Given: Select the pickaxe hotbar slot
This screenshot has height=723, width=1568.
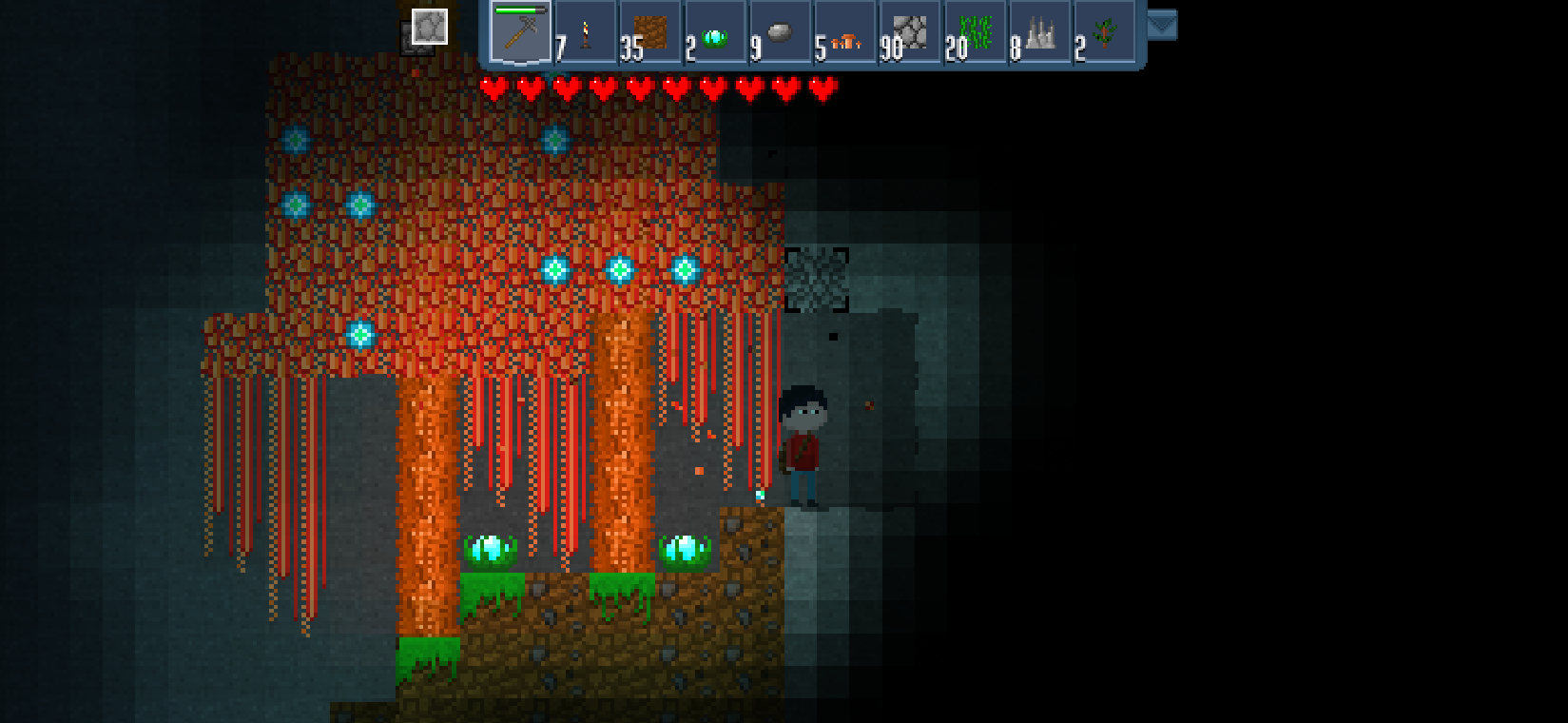Looking at the screenshot, I should click(520, 32).
